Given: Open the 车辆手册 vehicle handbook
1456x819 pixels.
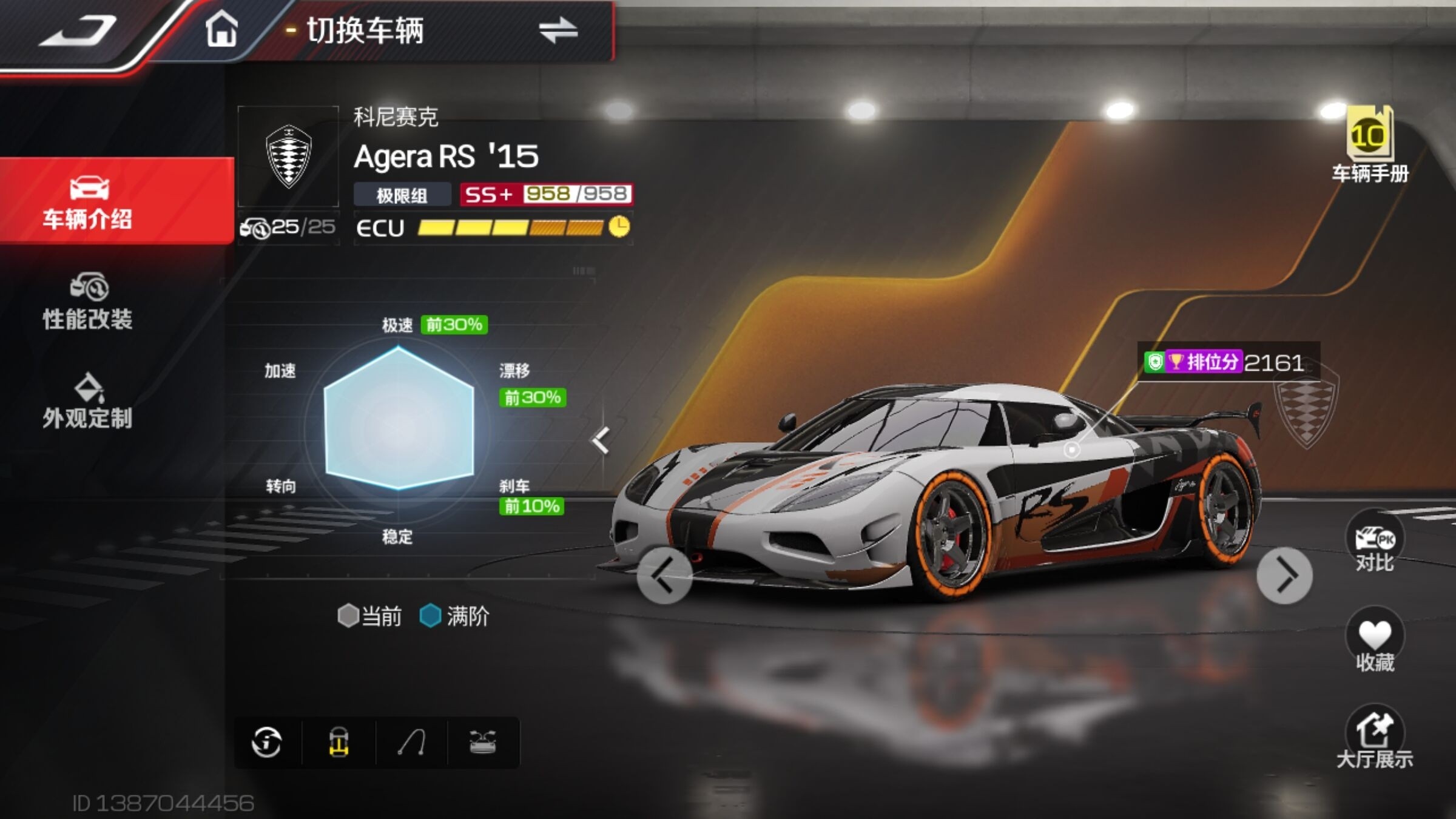Looking at the screenshot, I should pos(1370,146).
